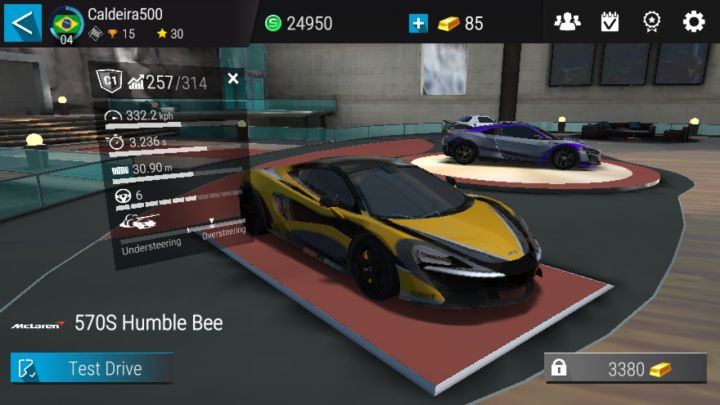Open the friends list icon
This screenshot has width=720, height=405.
point(567,22)
